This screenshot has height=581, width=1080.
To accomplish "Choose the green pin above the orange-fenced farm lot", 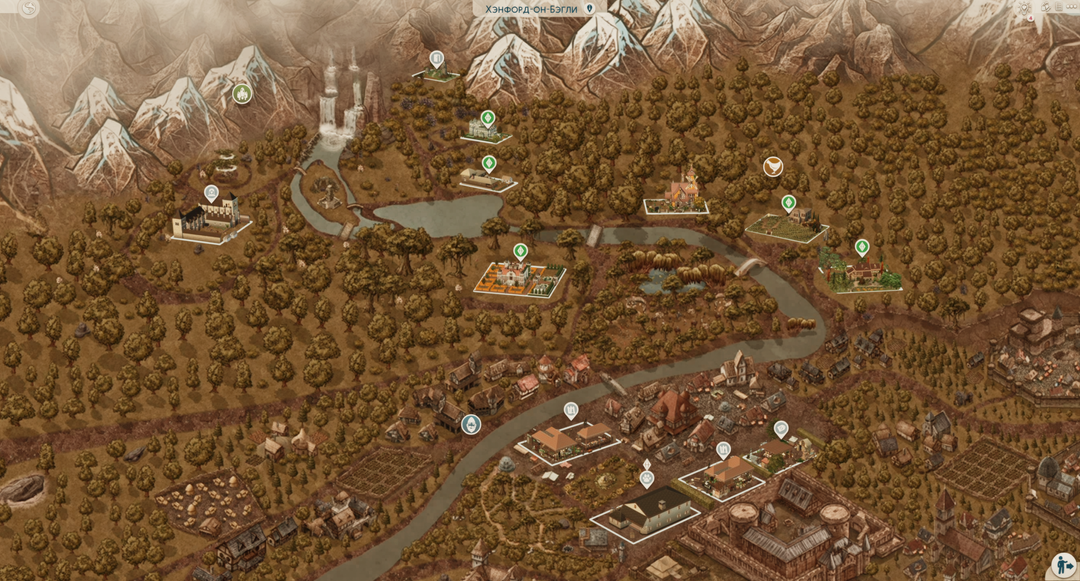I will tap(520, 251).
